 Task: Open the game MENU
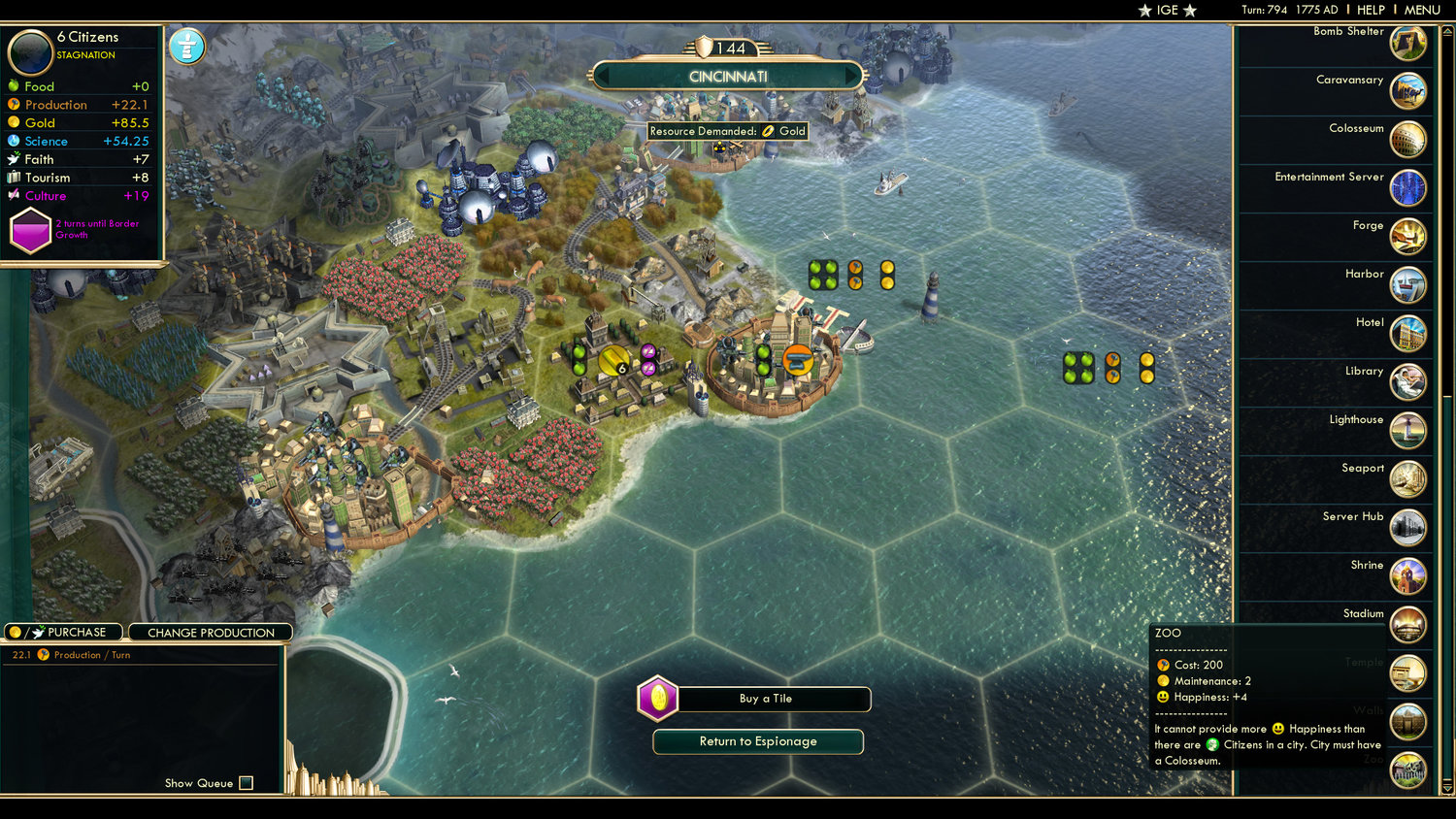(1421, 10)
